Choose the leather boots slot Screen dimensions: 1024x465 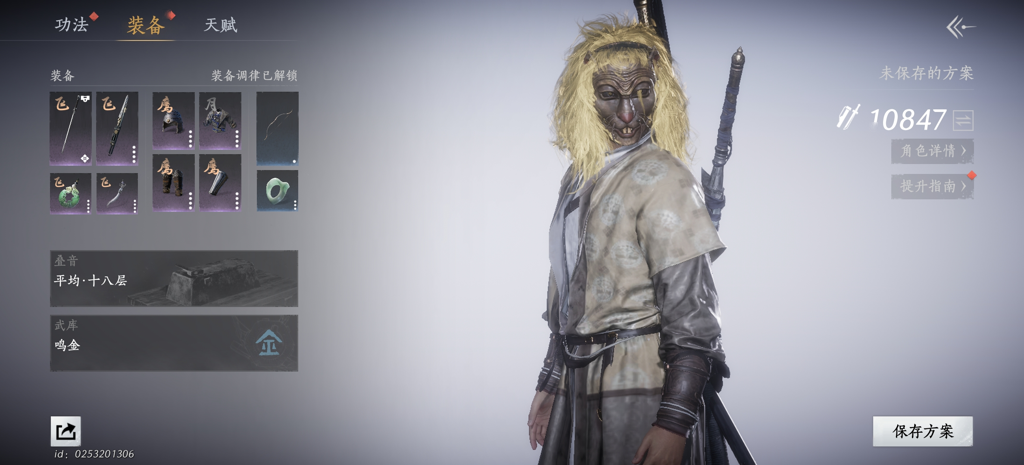pyautogui.click(x=173, y=182)
